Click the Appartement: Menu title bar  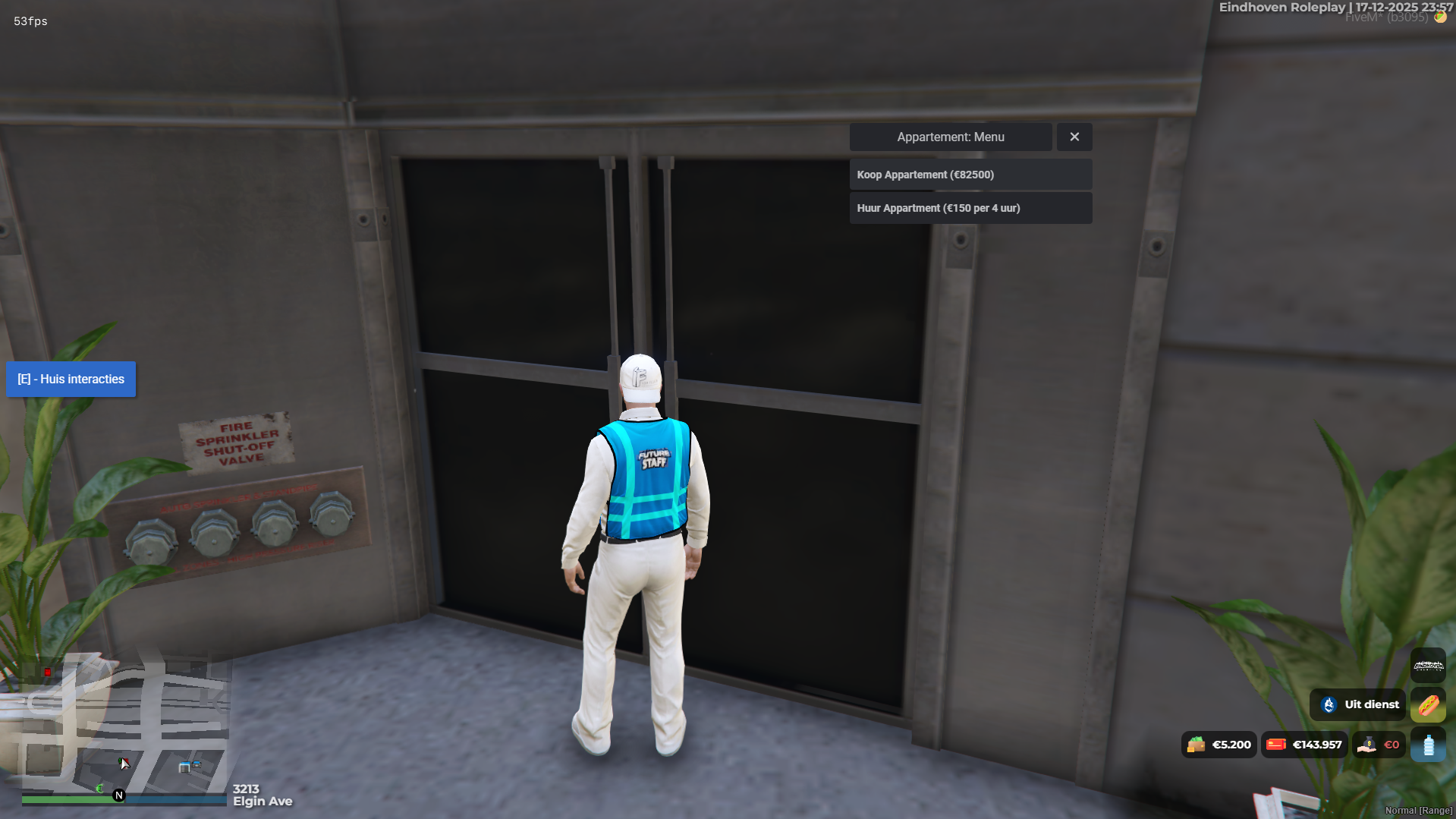tap(950, 137)
